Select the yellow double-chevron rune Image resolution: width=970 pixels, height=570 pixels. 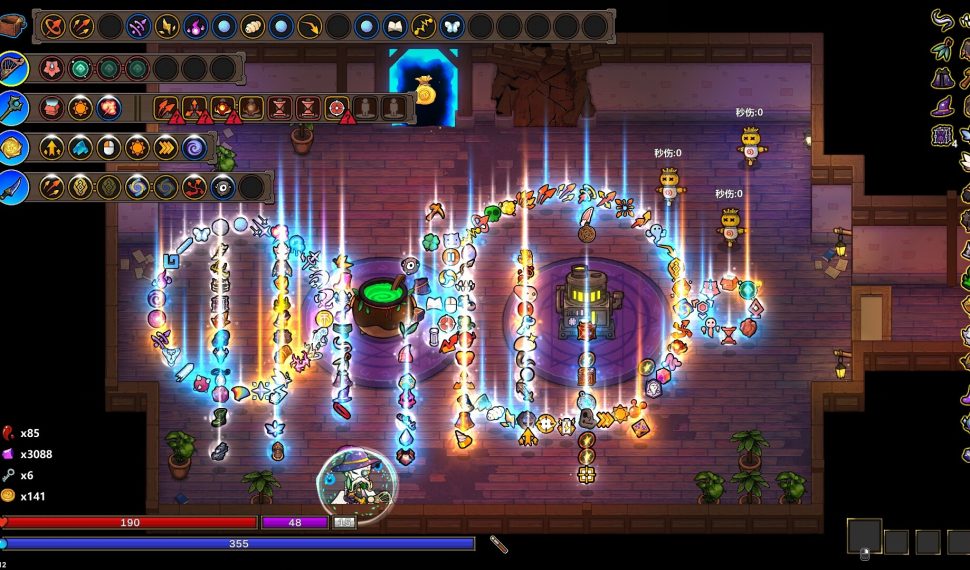[166, 147]
